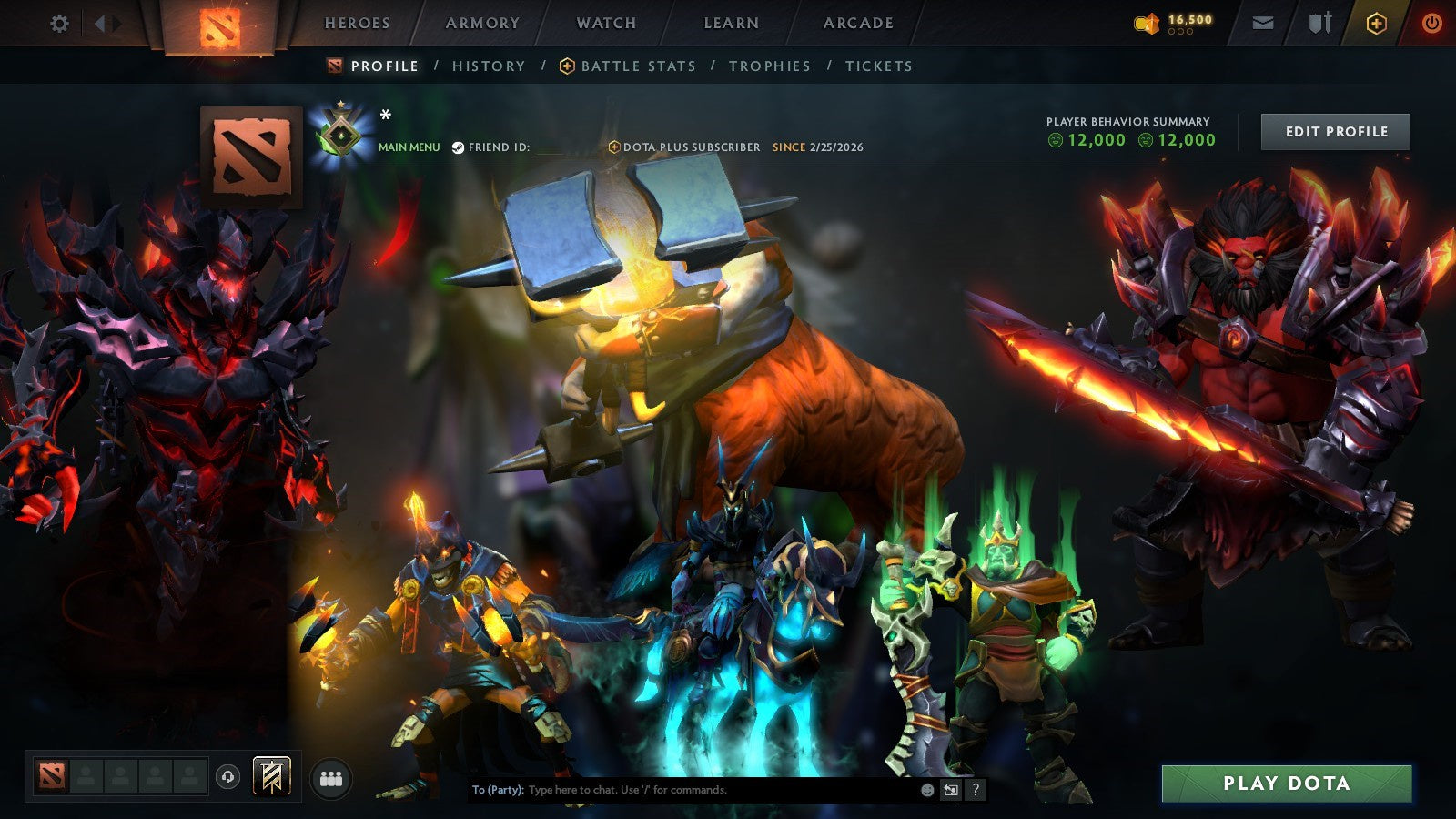Open settings with the gear icon

[60, 24]
